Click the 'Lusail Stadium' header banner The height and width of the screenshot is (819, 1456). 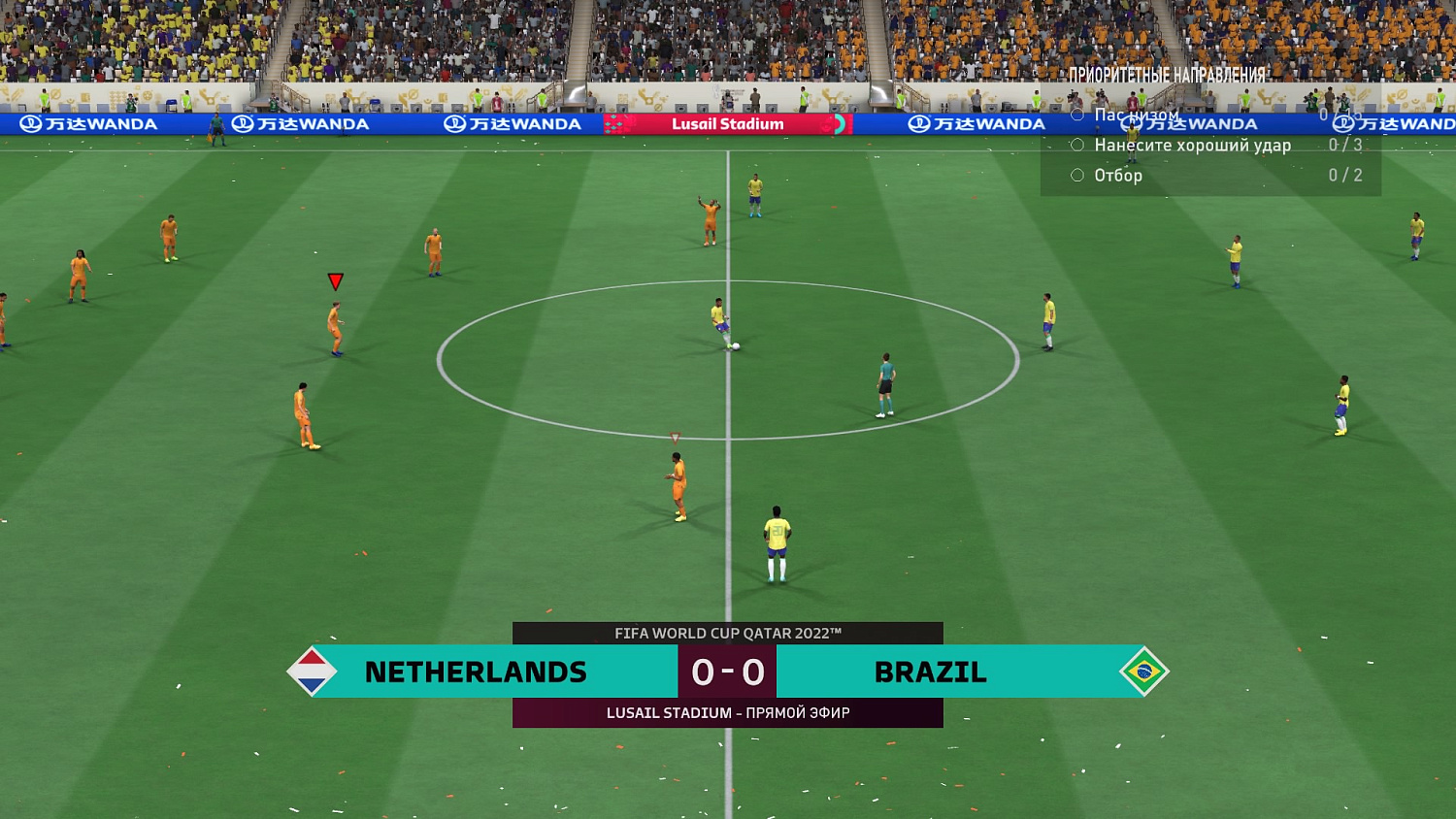coord(726,124)
